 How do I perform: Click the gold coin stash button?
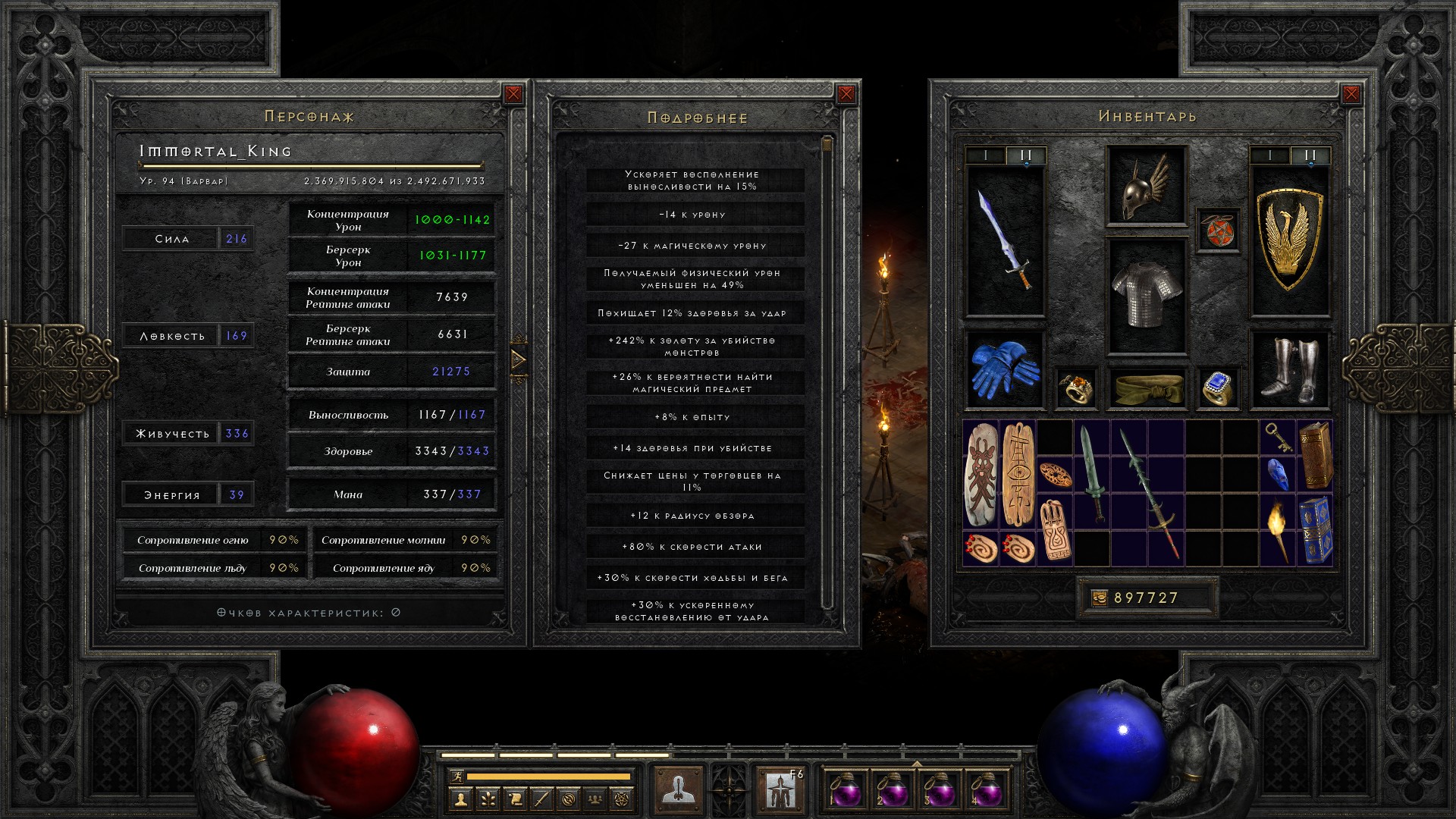click(x=1099, y=598)
